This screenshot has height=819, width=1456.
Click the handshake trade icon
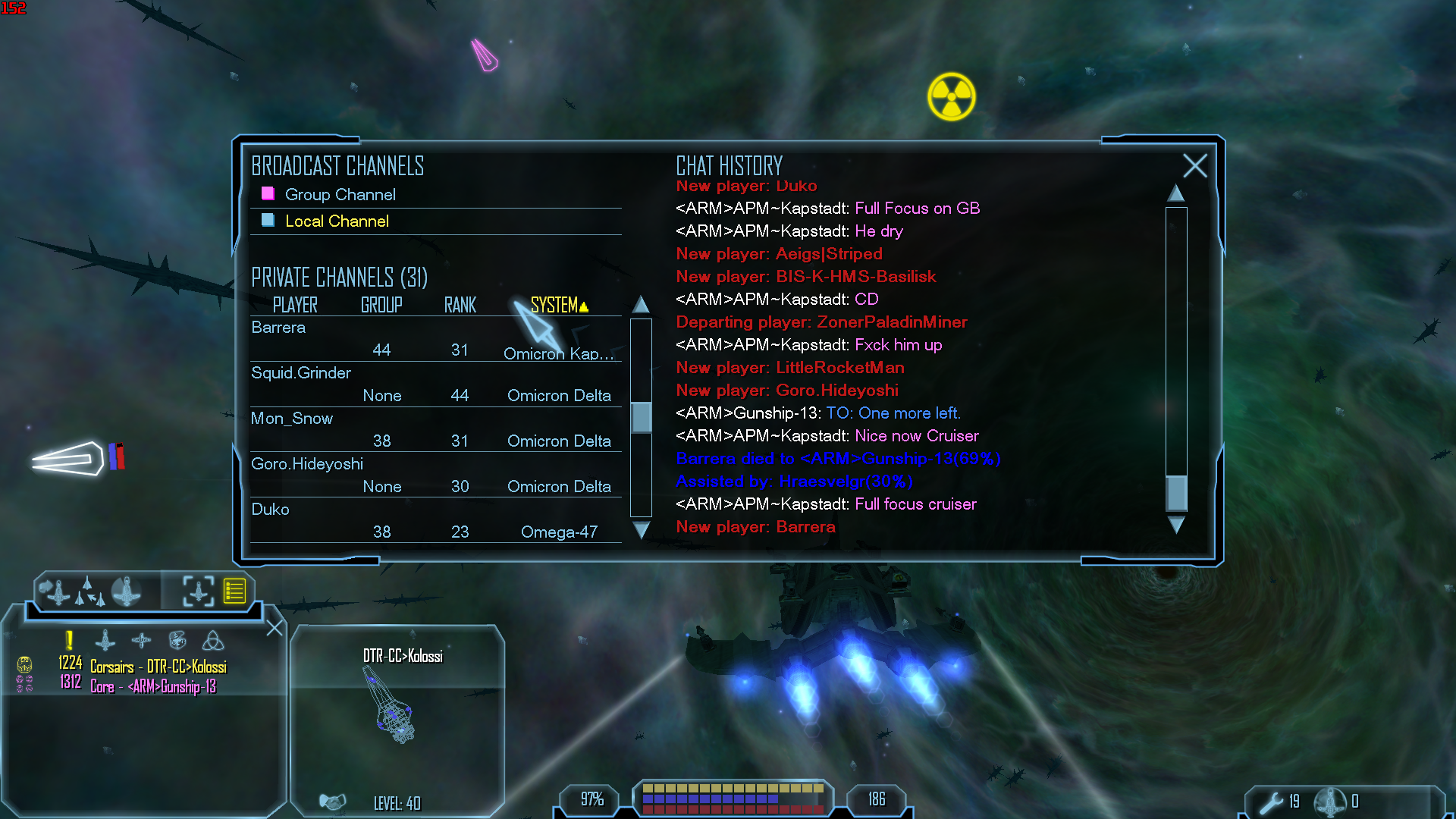click(x=332, y=802)
